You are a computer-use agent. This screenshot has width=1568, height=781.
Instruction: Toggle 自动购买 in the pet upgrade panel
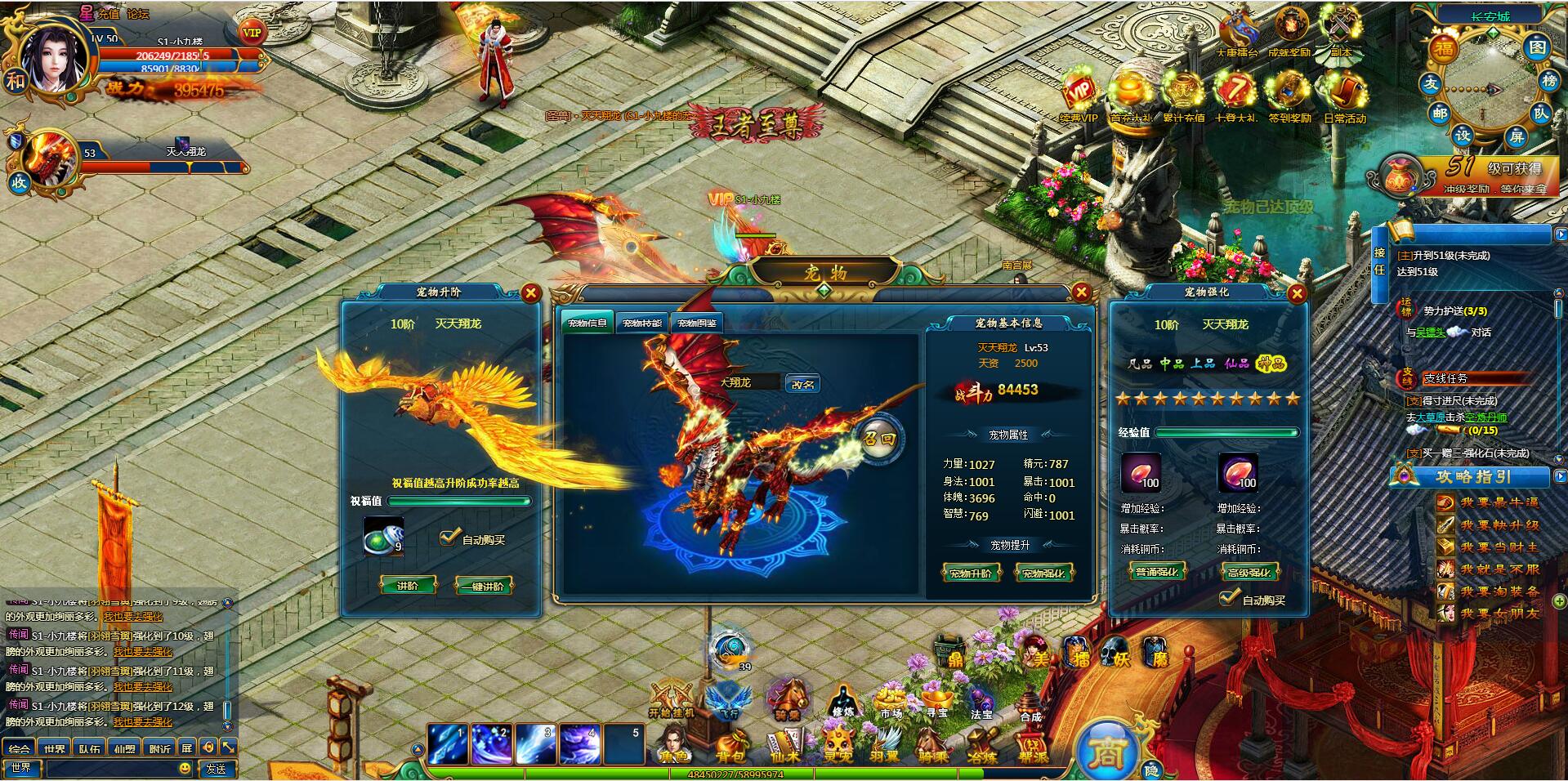[449, 538]
